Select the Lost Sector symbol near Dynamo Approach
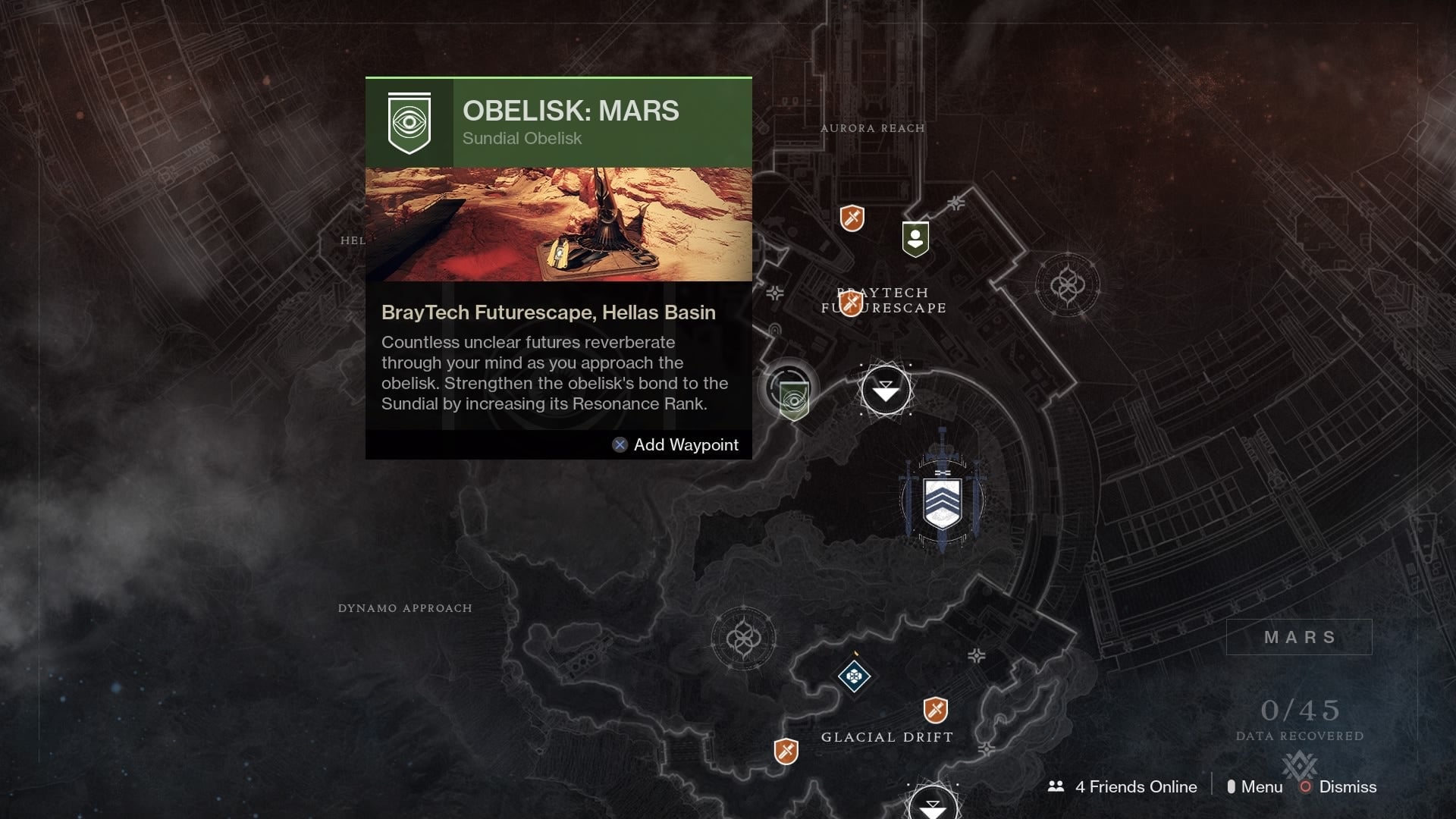The image size is (1456, 819). [x=743, y=639]
